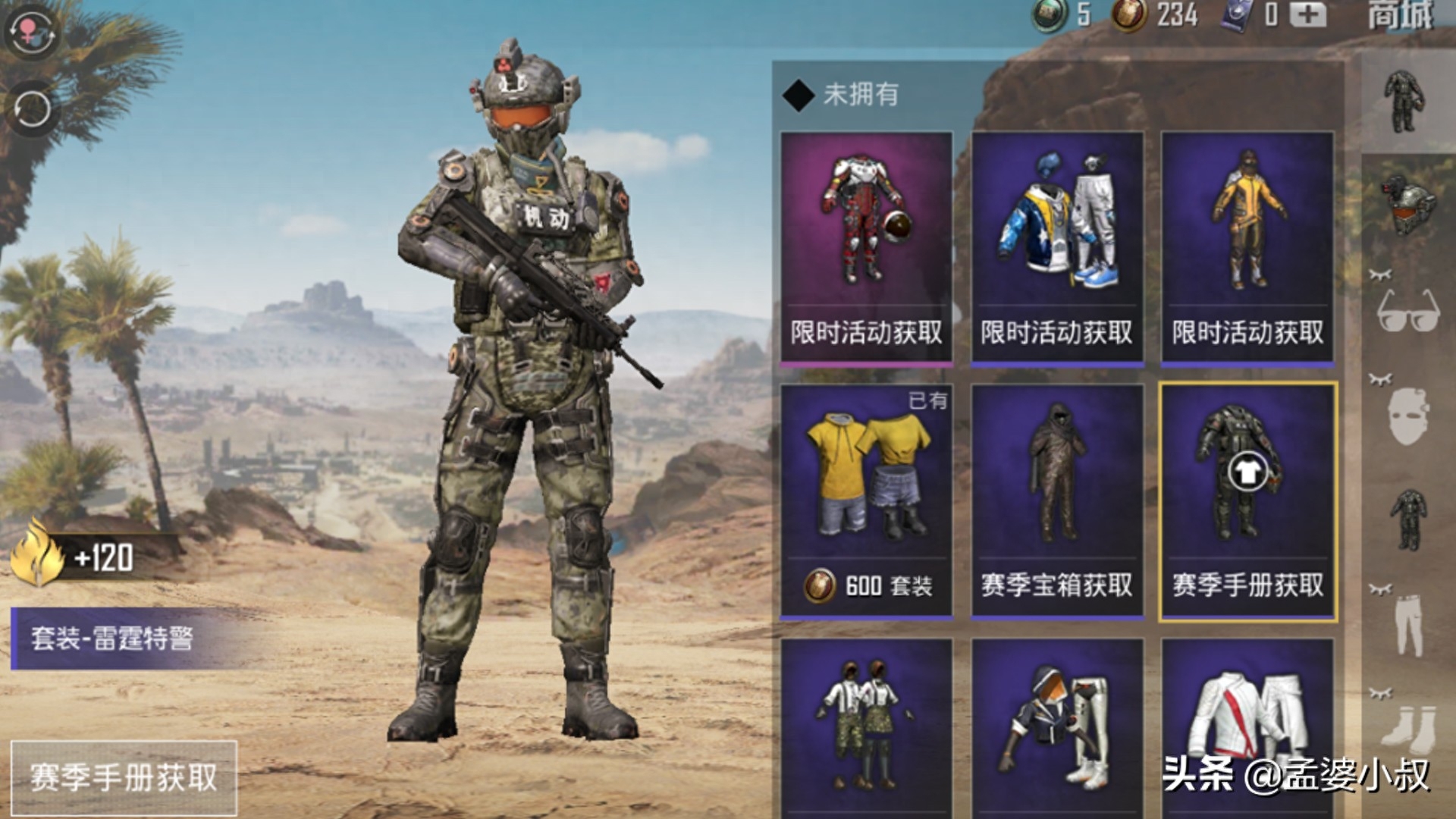
Task: Click the rotate reset circular arrow icon
Action: tap(32, 110)
